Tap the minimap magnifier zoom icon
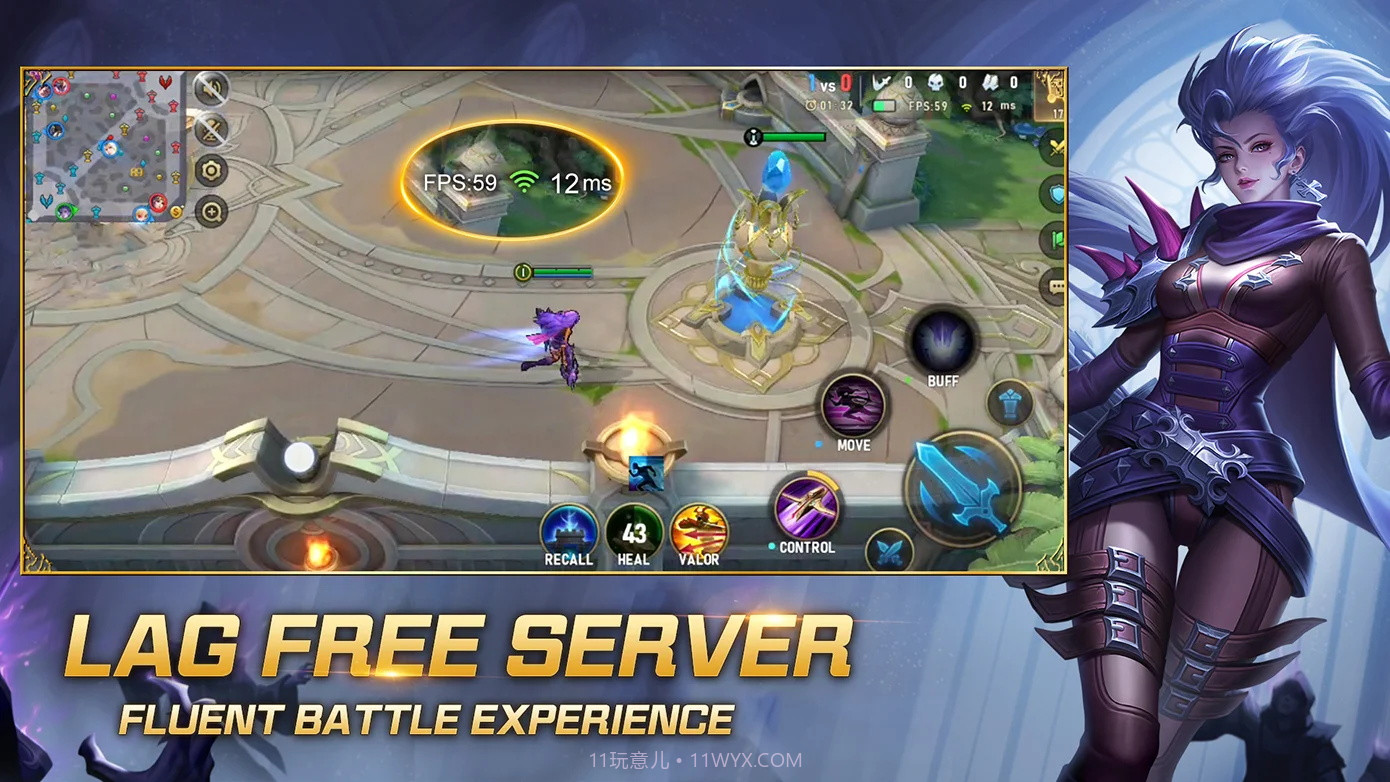The image size is (1390, 782). click(x=210, y=213)
